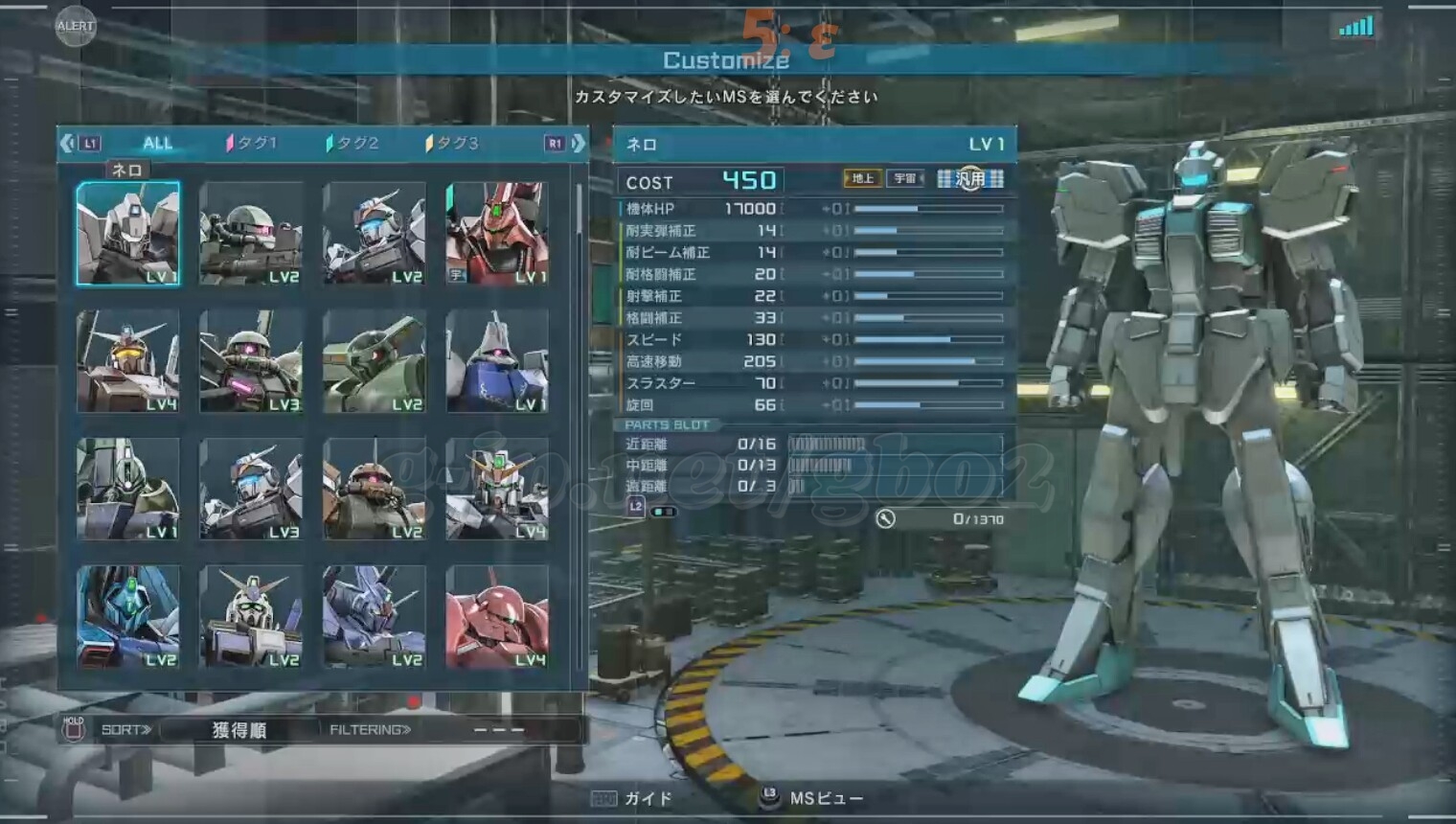
Task: Choose the blue LV2 suit with green sensor
Action: coord(128,616)
